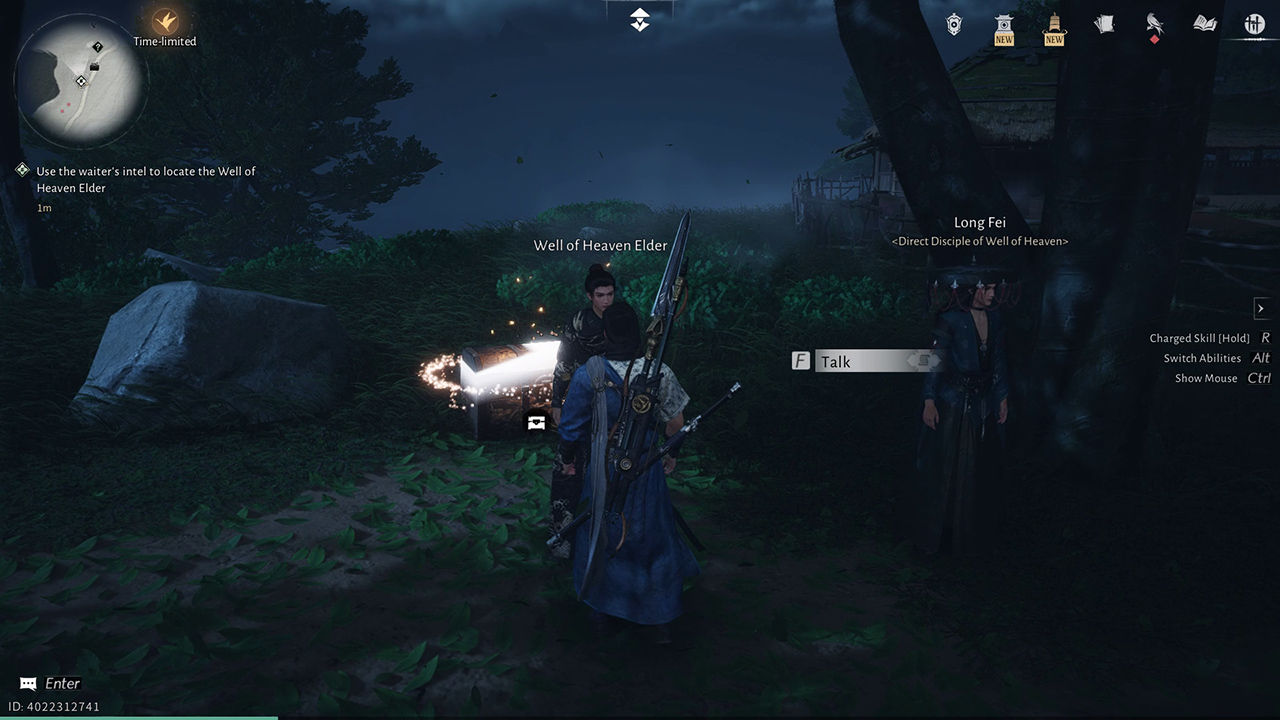The height and width of the screenshot is (720, 1280).
Task: Select the question mark marker on minimap
Action: (98, 47)
